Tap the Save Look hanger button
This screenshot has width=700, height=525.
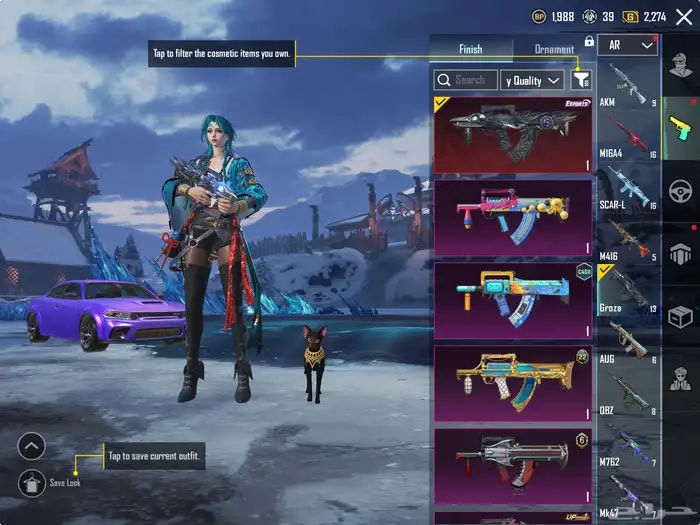[32, 483]
